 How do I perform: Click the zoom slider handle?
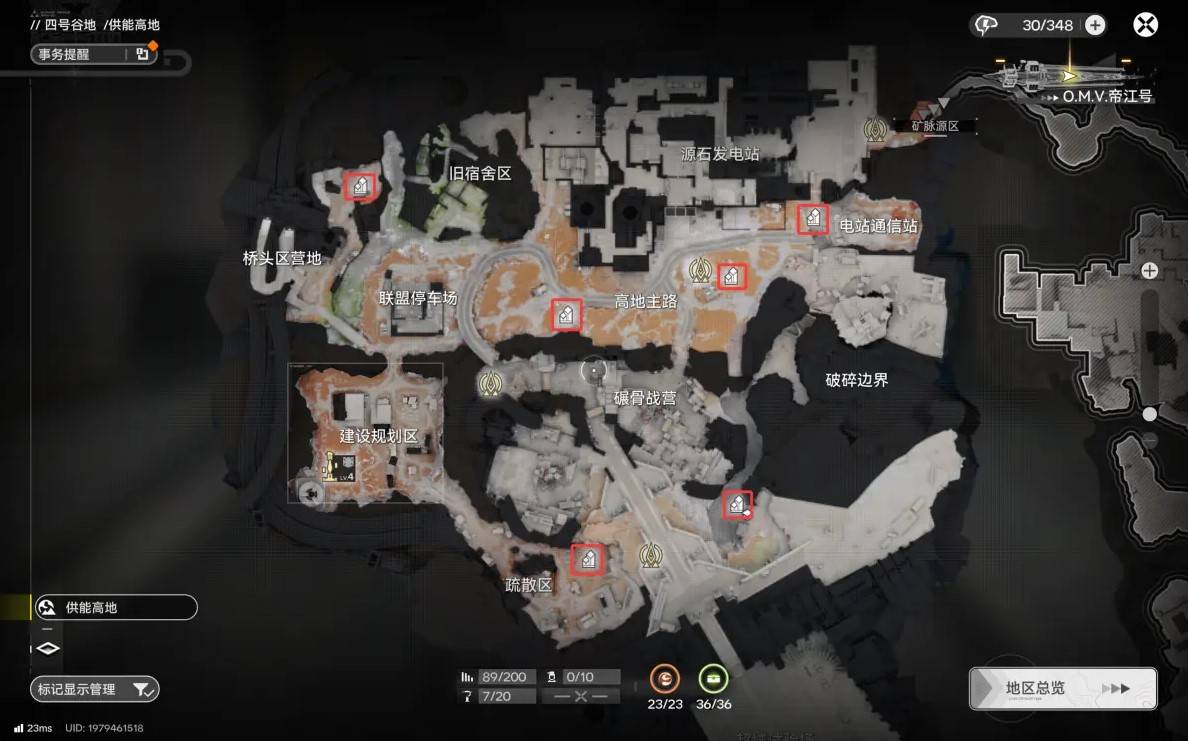pos(1150,413)
